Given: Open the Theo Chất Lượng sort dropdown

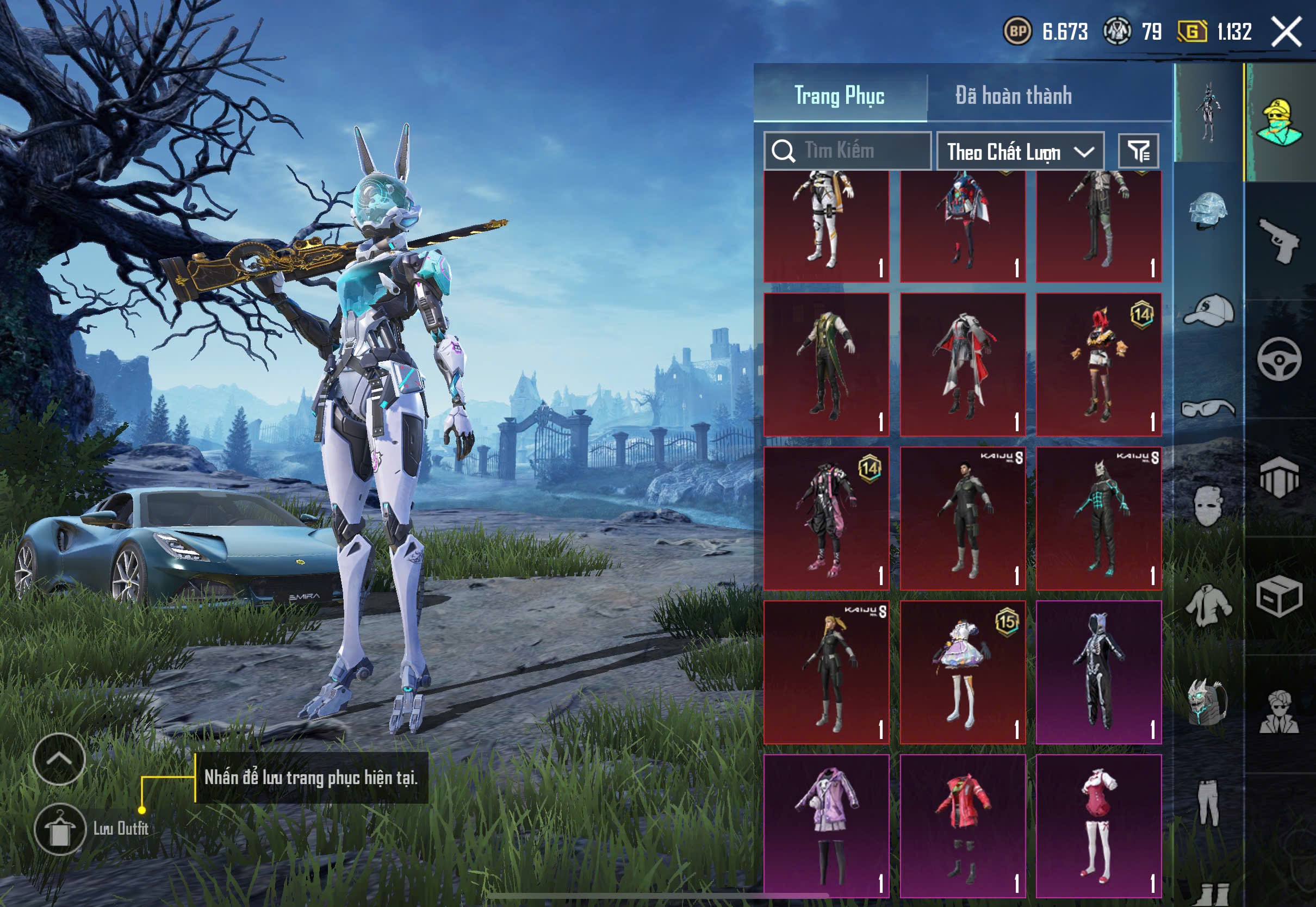Looking at the screenshot, I should click(x=1020, y=151).
